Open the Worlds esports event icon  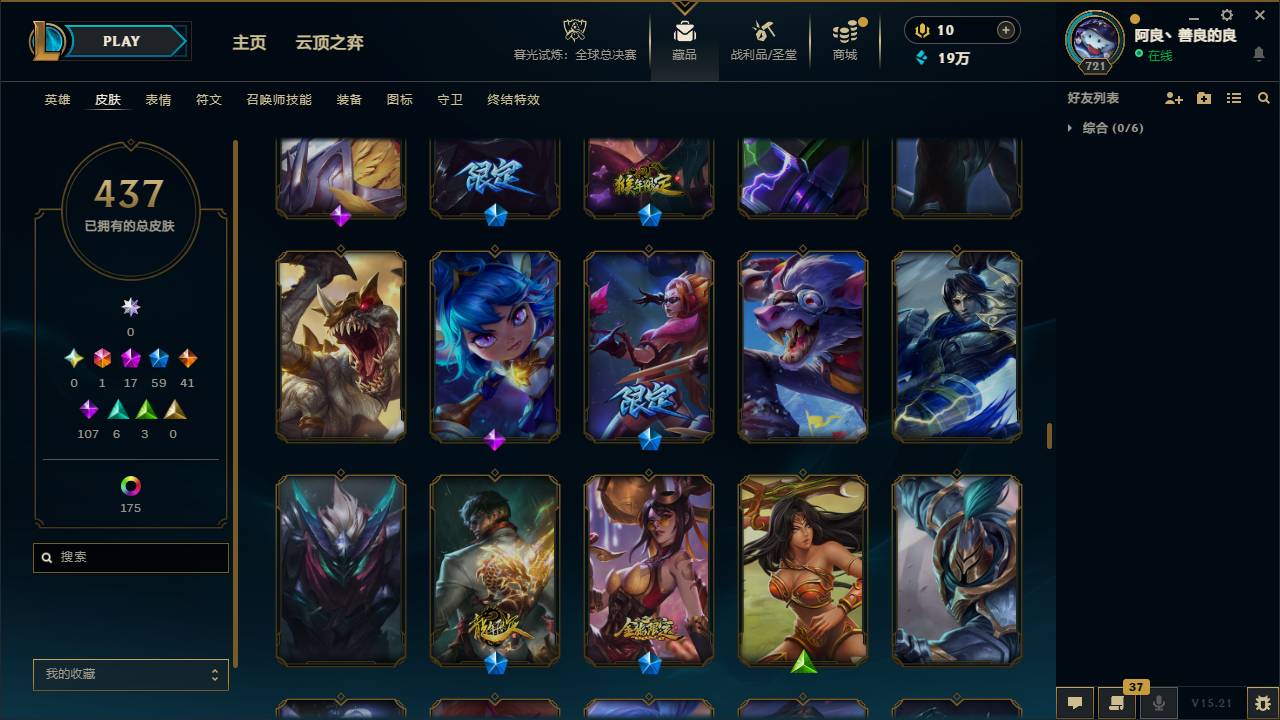click(x=573, y=30)
